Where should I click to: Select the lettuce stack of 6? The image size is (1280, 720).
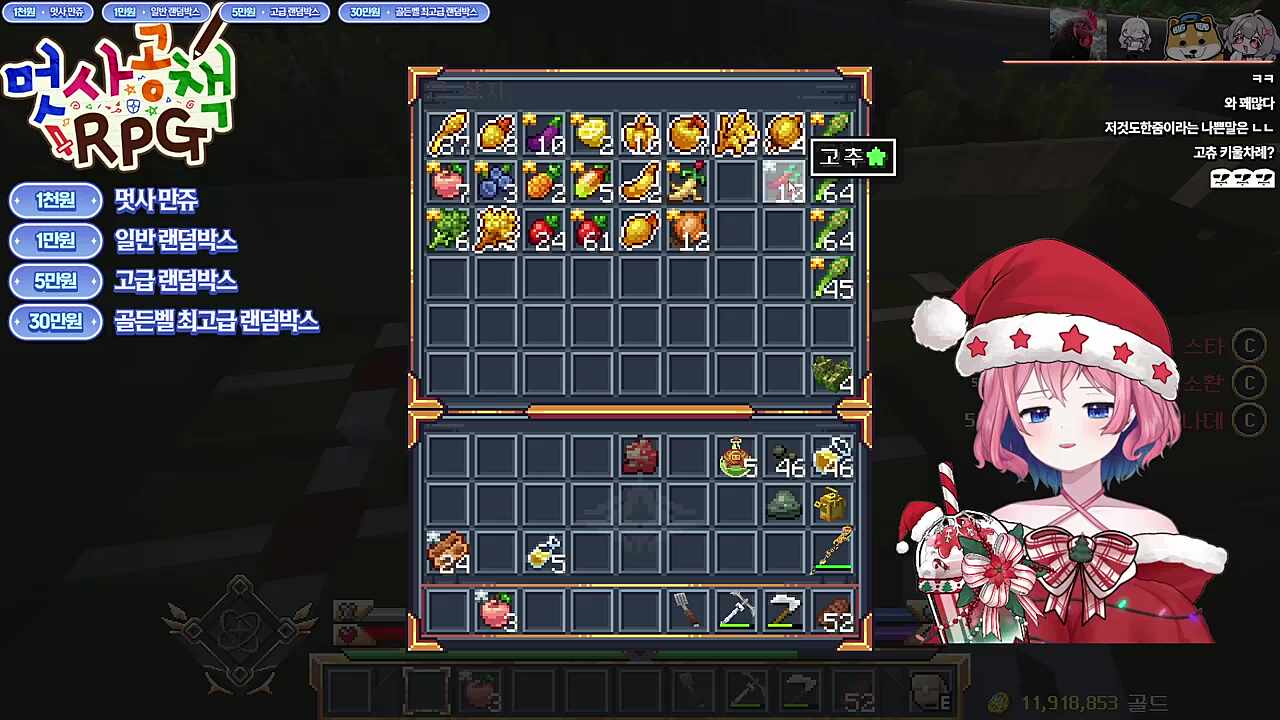448,229
